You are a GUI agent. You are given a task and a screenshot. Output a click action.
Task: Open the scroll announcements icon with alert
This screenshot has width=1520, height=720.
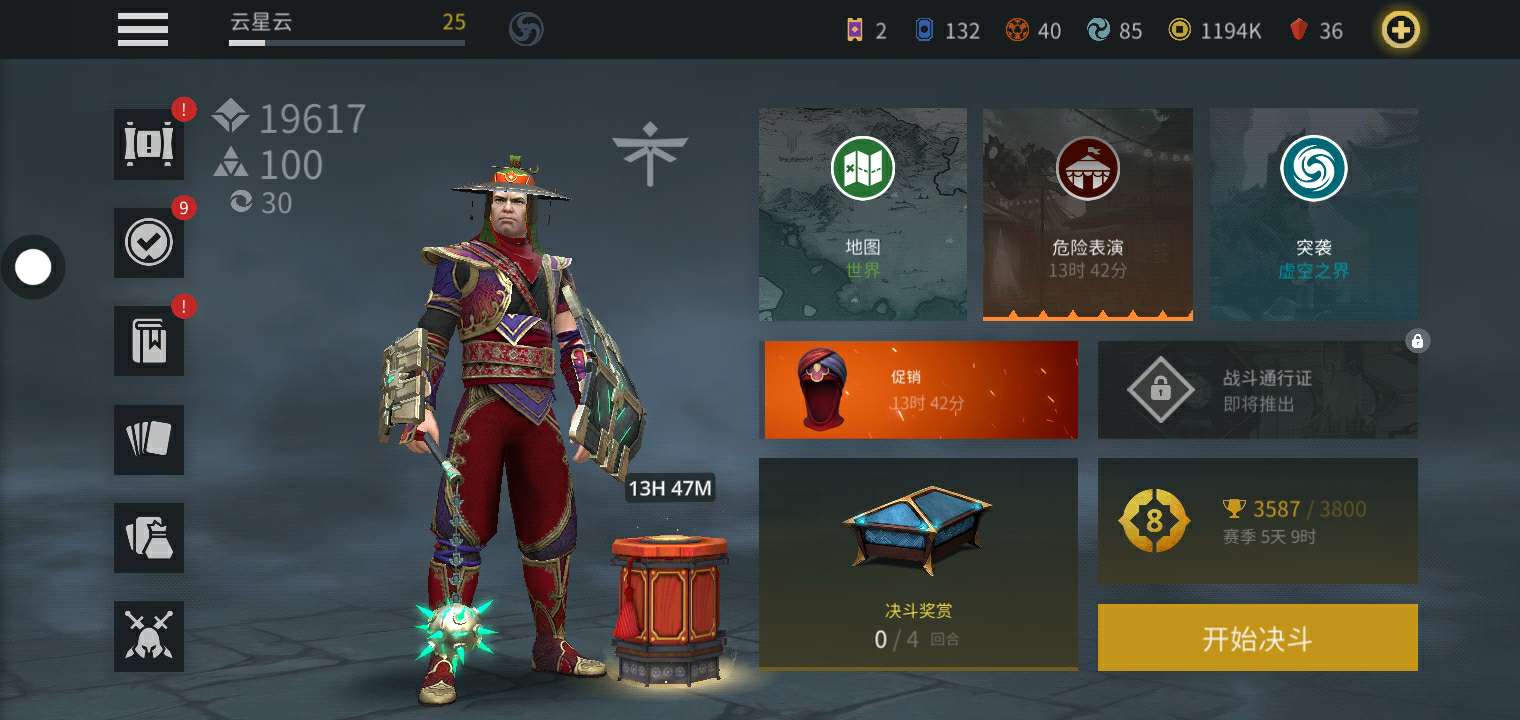pos(149,144)
